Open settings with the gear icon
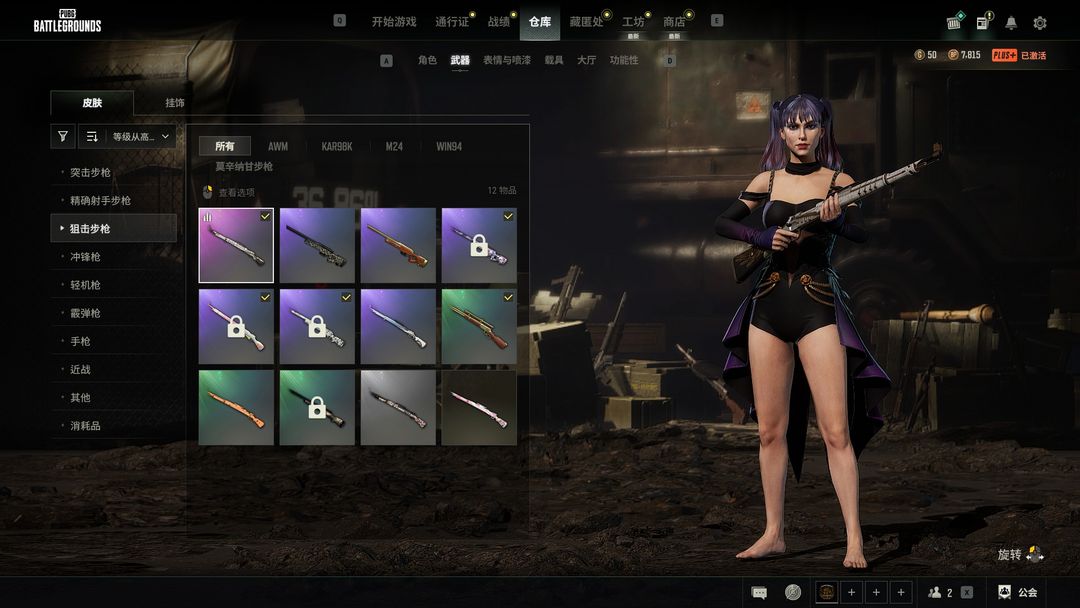This screenshot has height=608, width=1080. click(x=1040, y=23)
